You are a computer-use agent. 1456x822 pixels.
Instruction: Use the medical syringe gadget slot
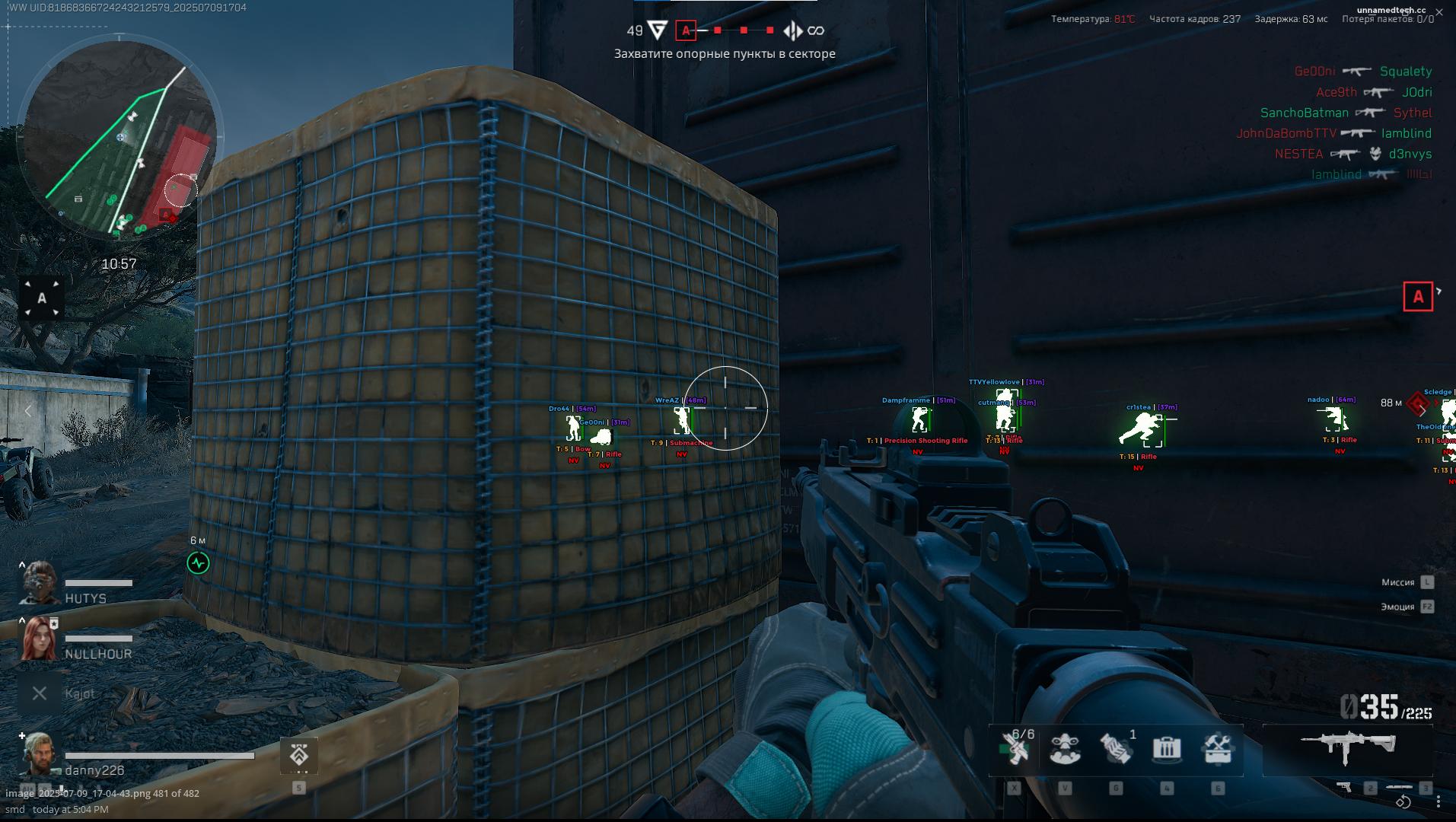[1014, 749]
